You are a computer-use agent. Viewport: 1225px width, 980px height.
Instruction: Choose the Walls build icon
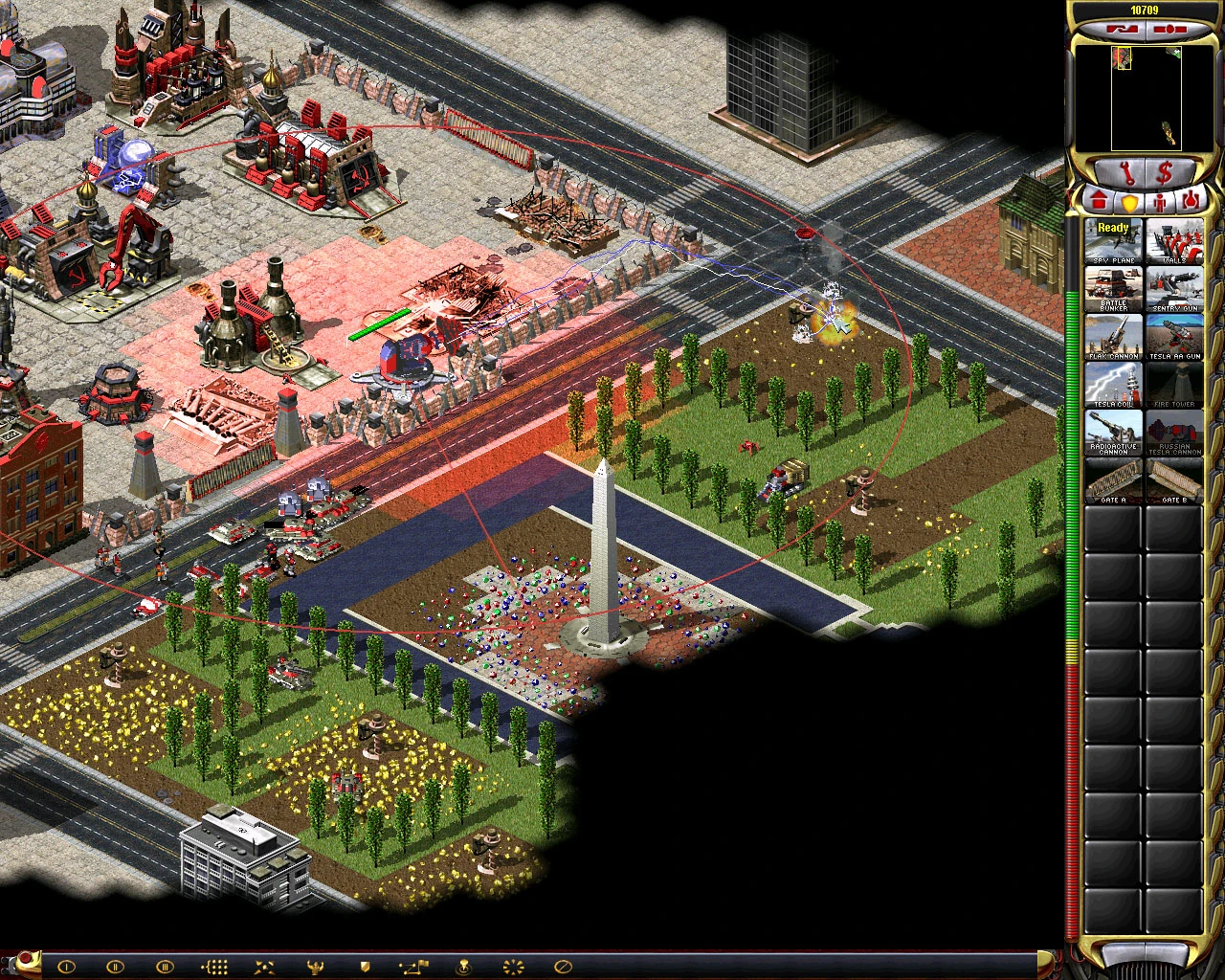click(x=1173, y=241)
